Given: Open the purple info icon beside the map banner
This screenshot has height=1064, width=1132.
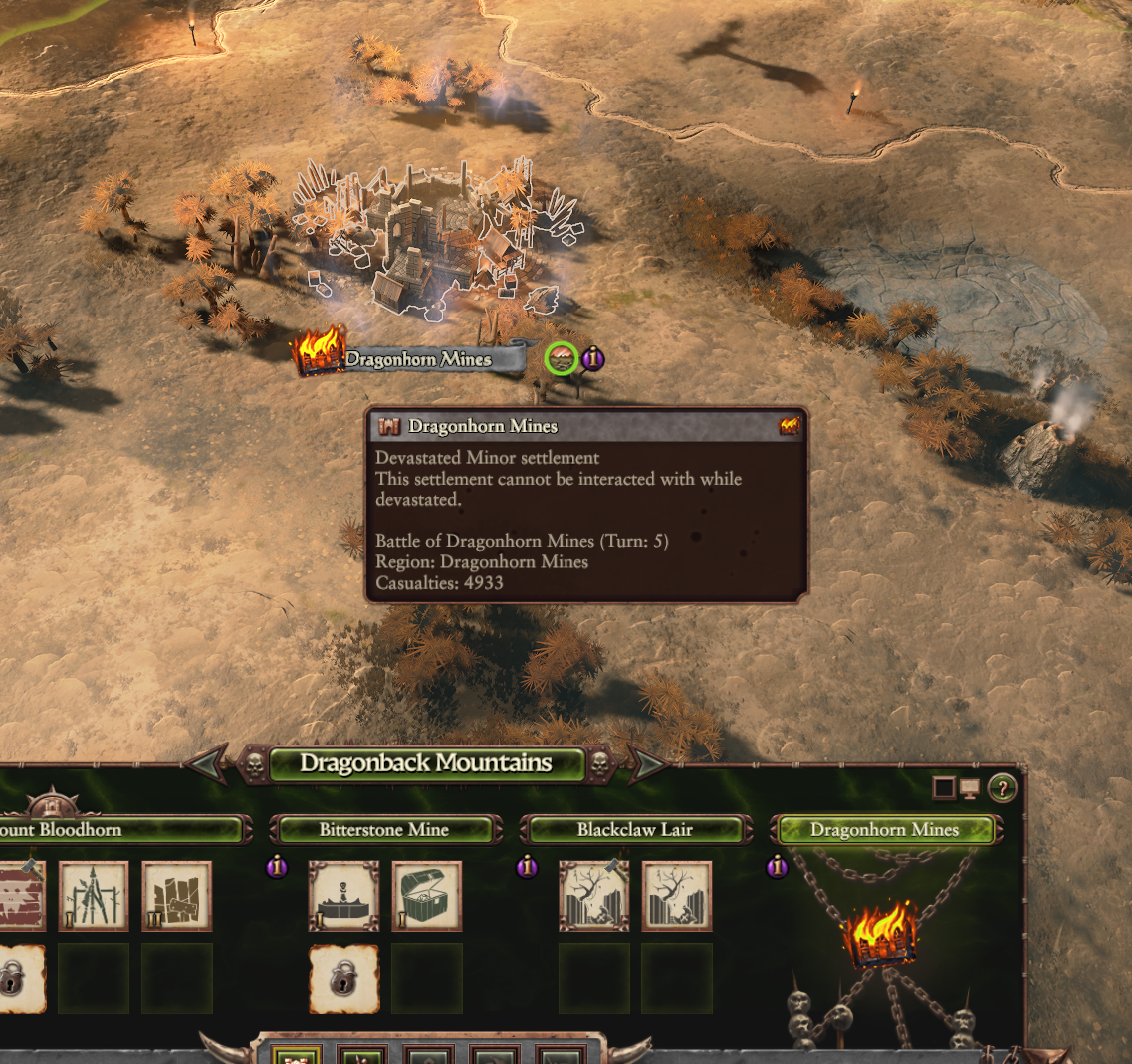Looking at the screenshot, I should 593,358.
